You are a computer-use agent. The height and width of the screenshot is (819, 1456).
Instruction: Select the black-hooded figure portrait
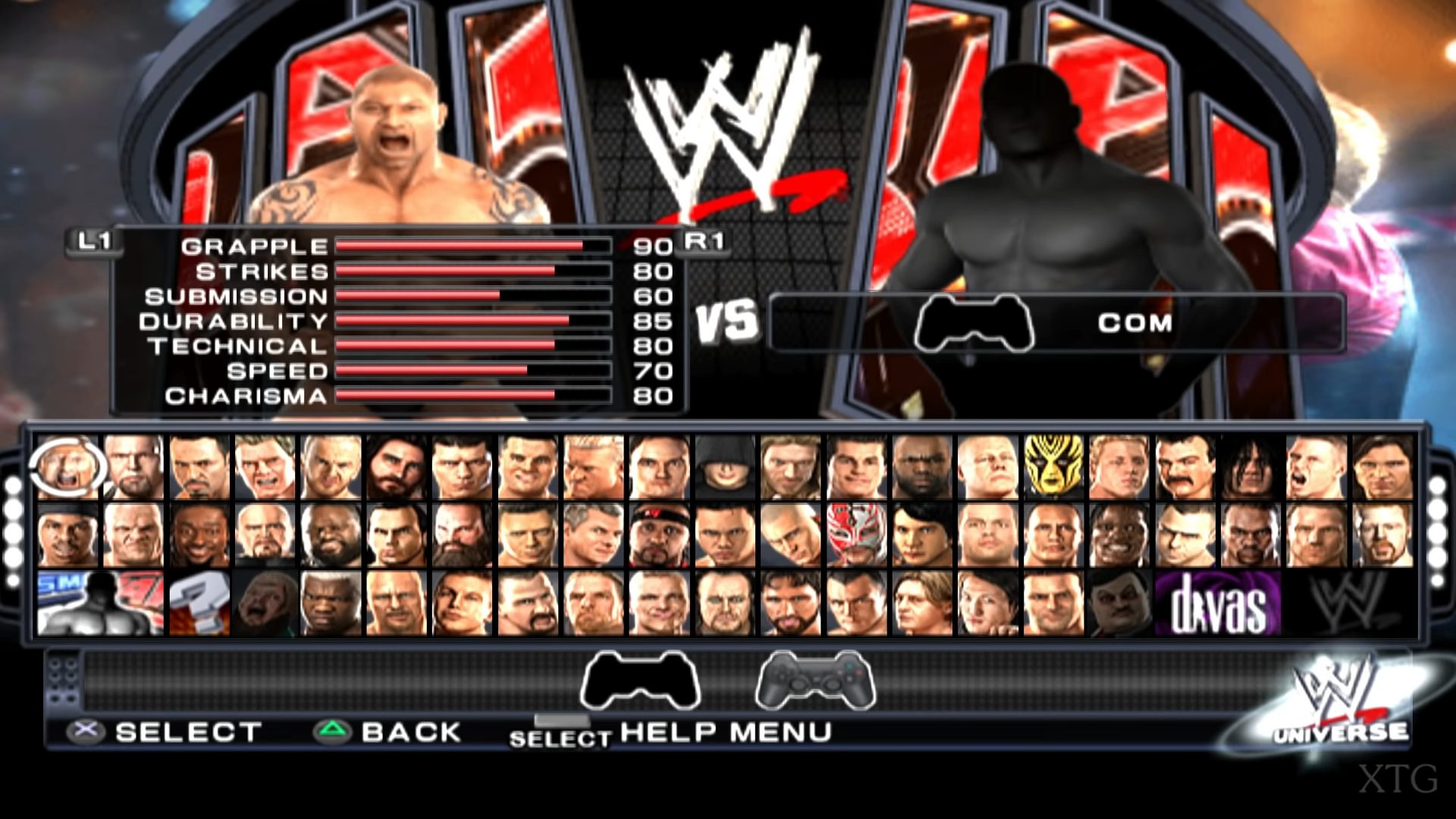pos(724,467)
